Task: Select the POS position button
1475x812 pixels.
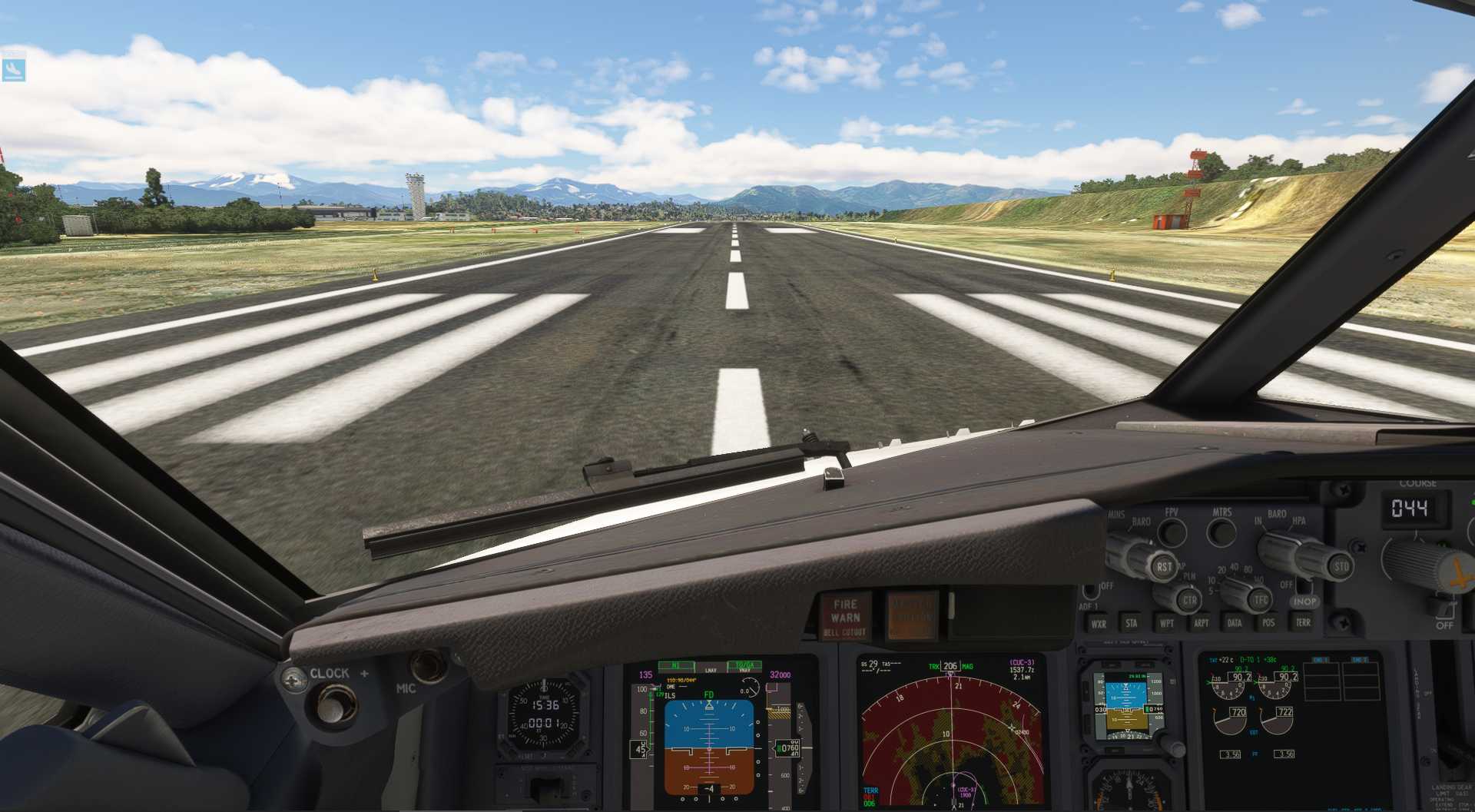Action: 1268,623
